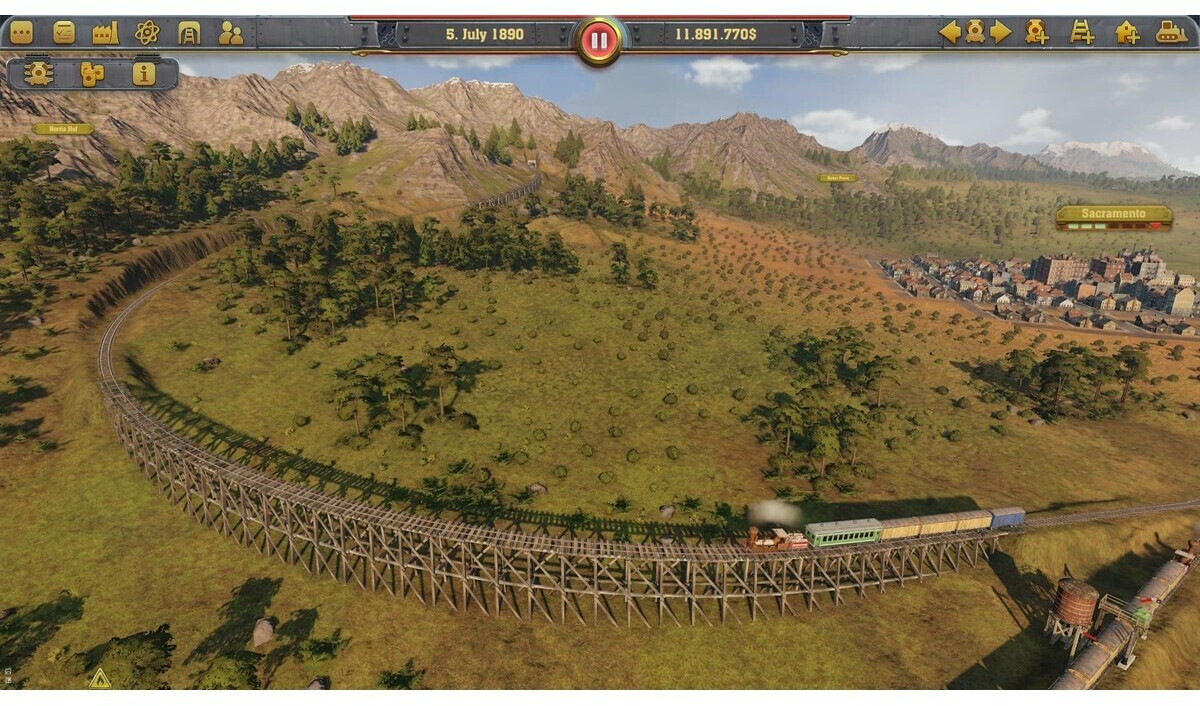Open the tunnel and track overview icon
The height and width of the screenshot is (706, 1200).
(x=189, y=33)
